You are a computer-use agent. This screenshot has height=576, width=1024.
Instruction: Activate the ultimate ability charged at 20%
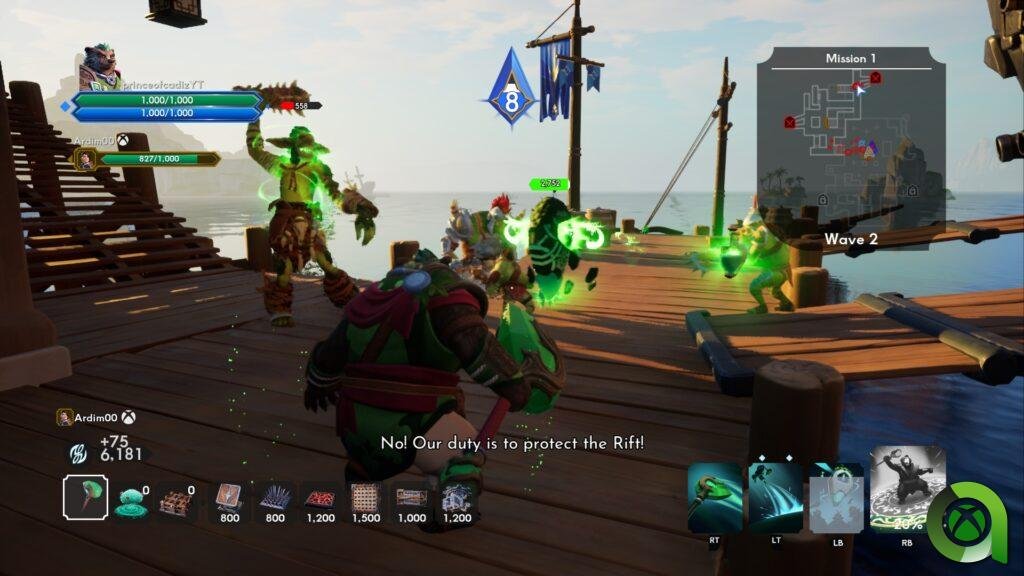point(907,489)
